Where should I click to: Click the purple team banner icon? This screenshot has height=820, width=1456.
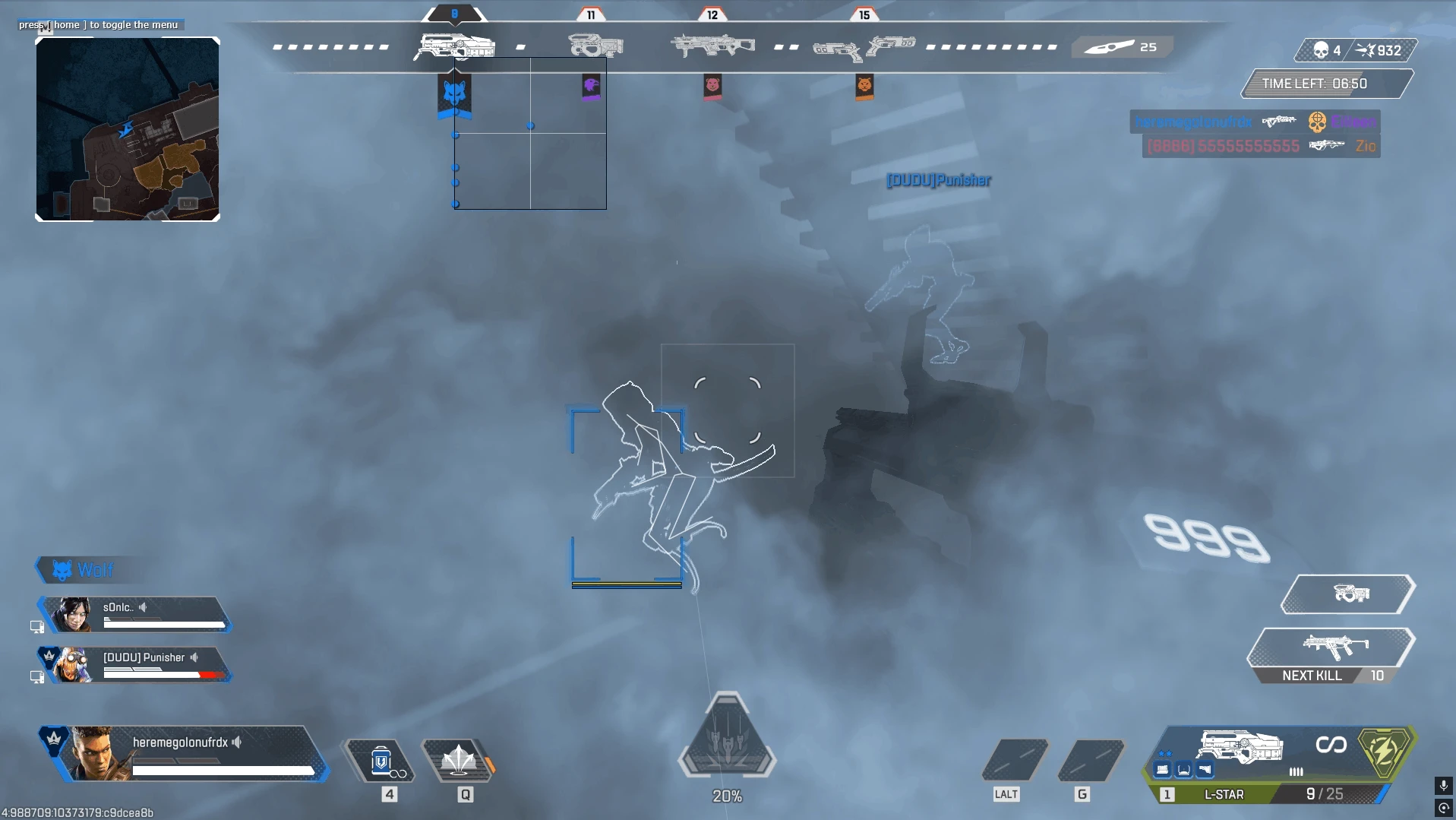[x=591, y=87]
